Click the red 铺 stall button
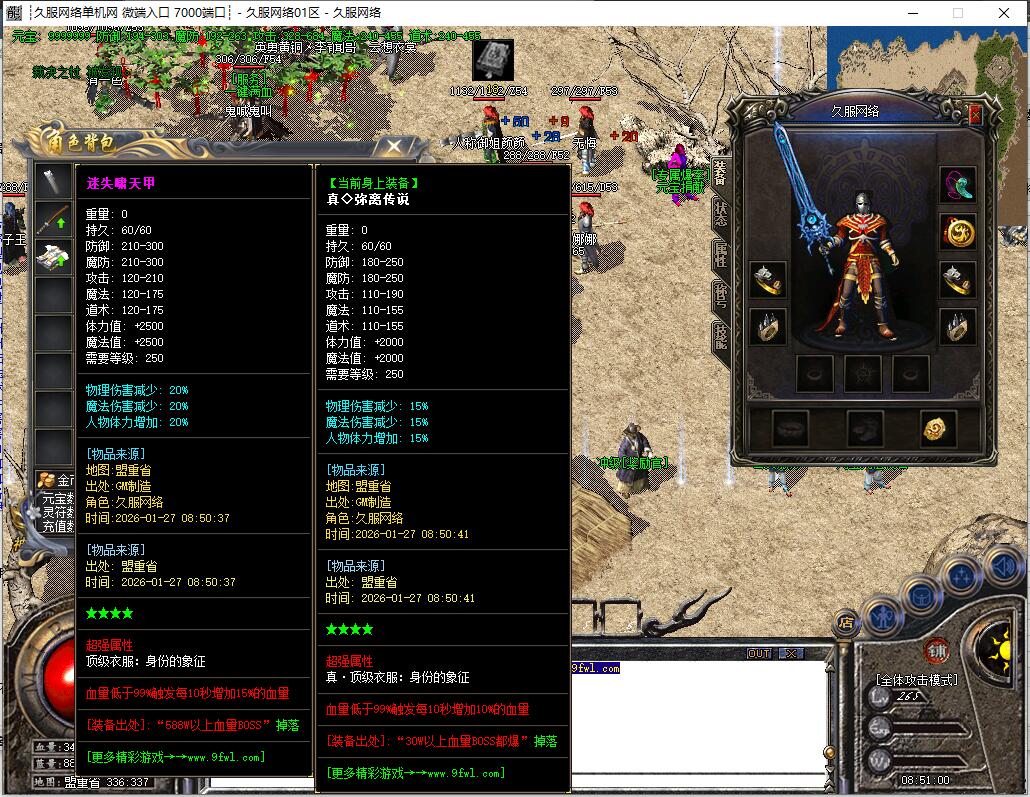Viewport: 1030px width, 797px height. click(x=937, y=650)
